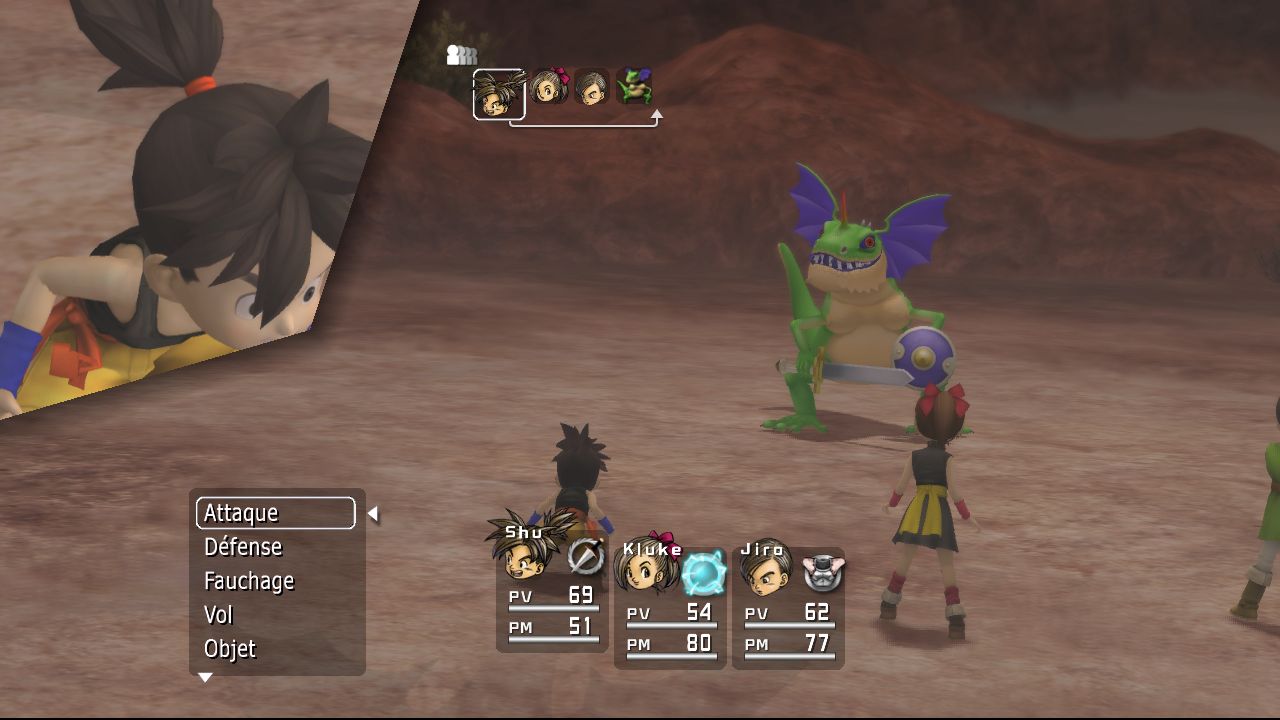Pick the Fauchage command
The width and height of the screenshot is (1280, 720).
pos(249,581)
